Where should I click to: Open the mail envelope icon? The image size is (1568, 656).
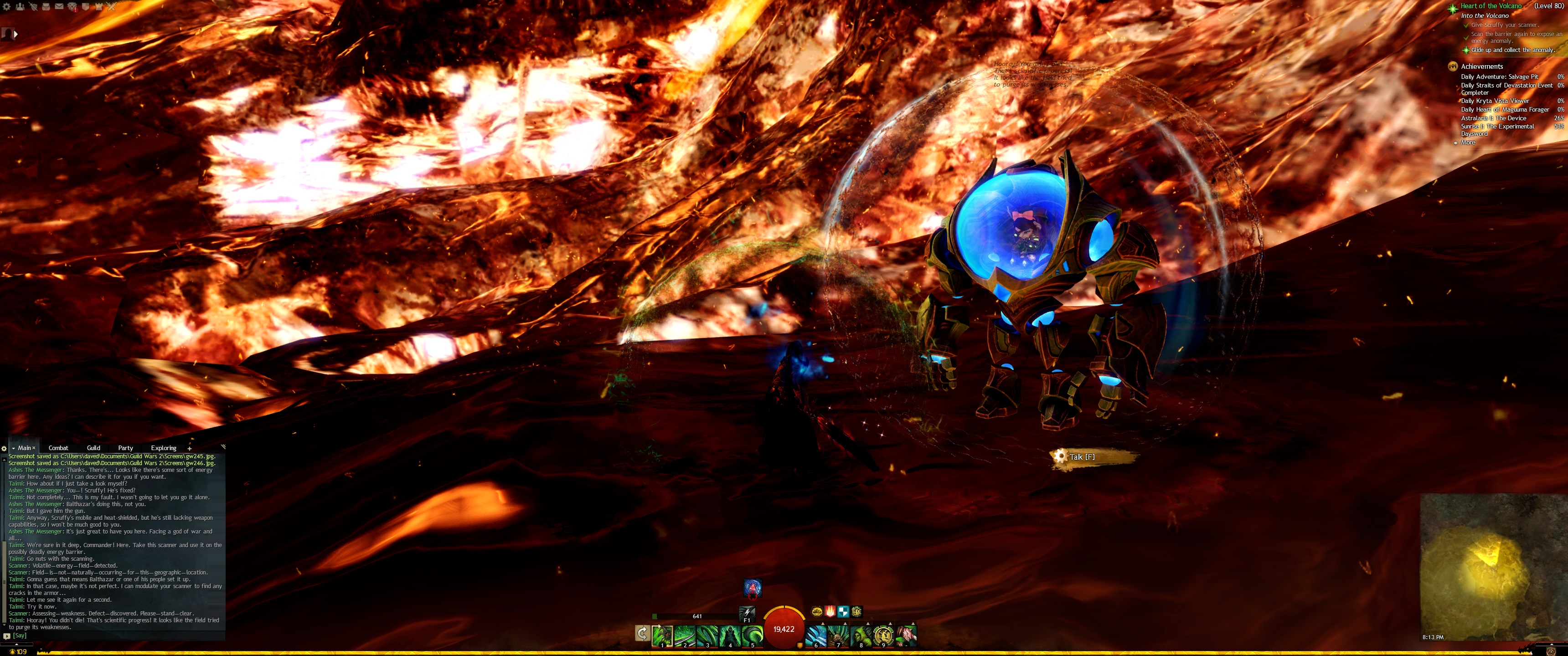coord(59,7)
